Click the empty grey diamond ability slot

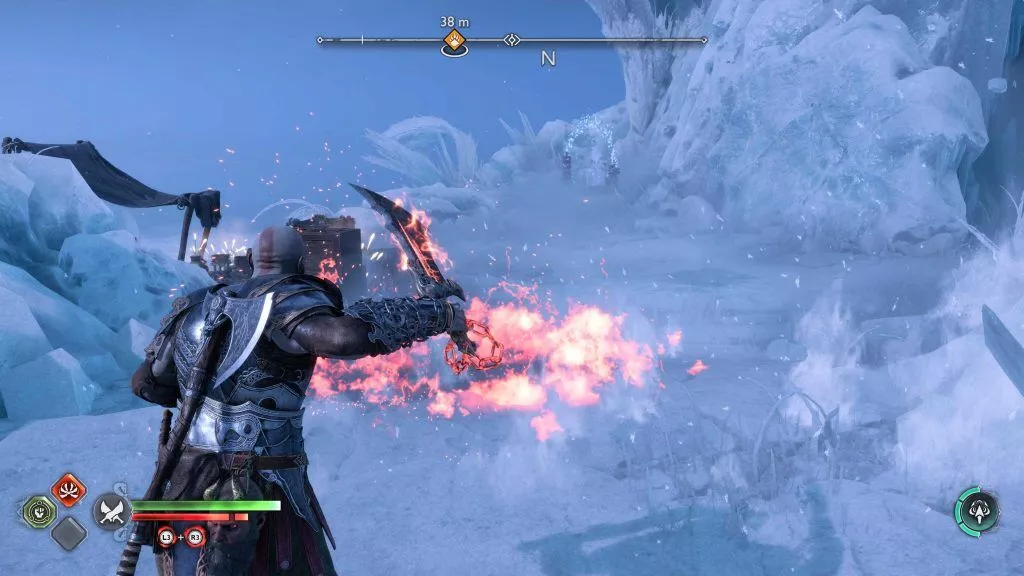[68, 533]
